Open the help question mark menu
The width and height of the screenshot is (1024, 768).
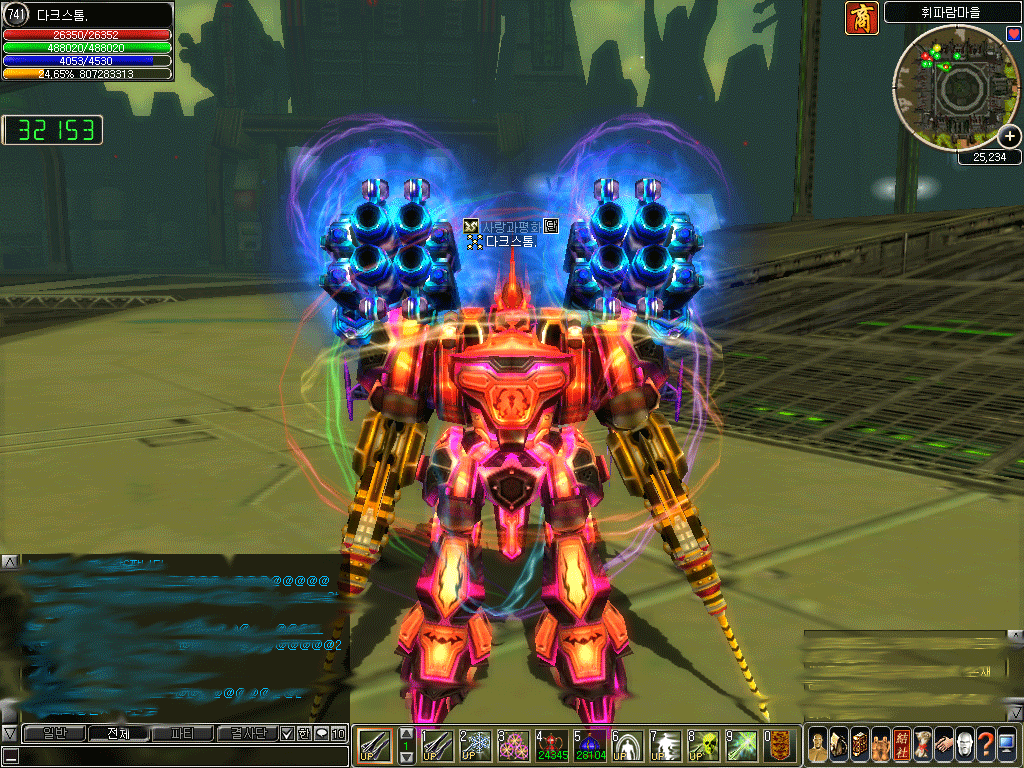click(985, 745)
